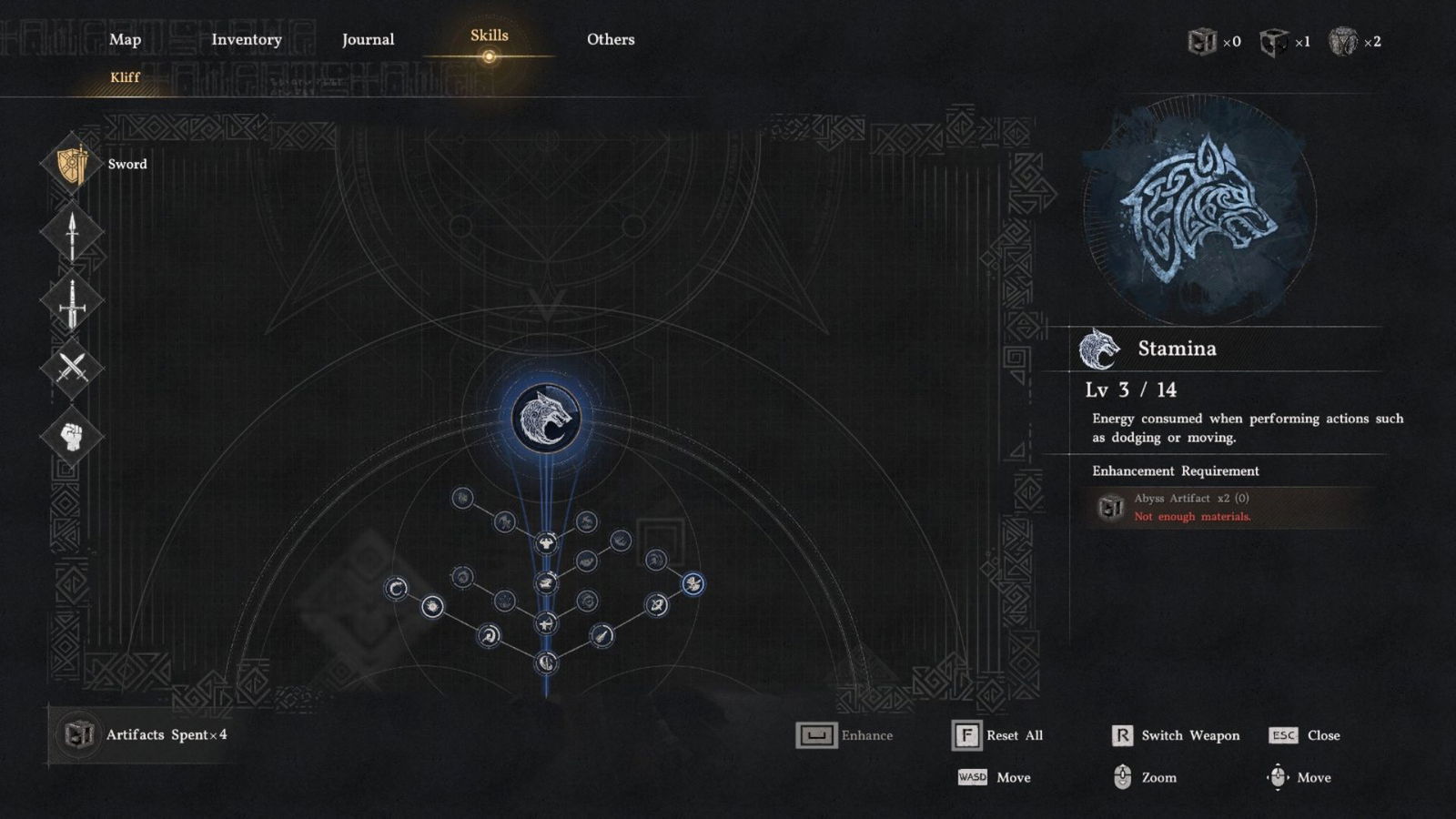1456x819 pixels.
Task: Select the bottom root node of skill tree
Action: coord(546,662)
